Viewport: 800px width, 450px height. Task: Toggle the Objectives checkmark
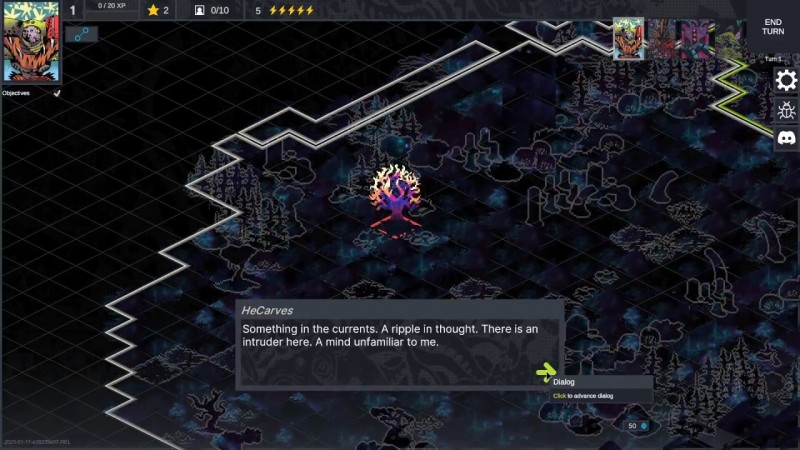click(57, 93)
